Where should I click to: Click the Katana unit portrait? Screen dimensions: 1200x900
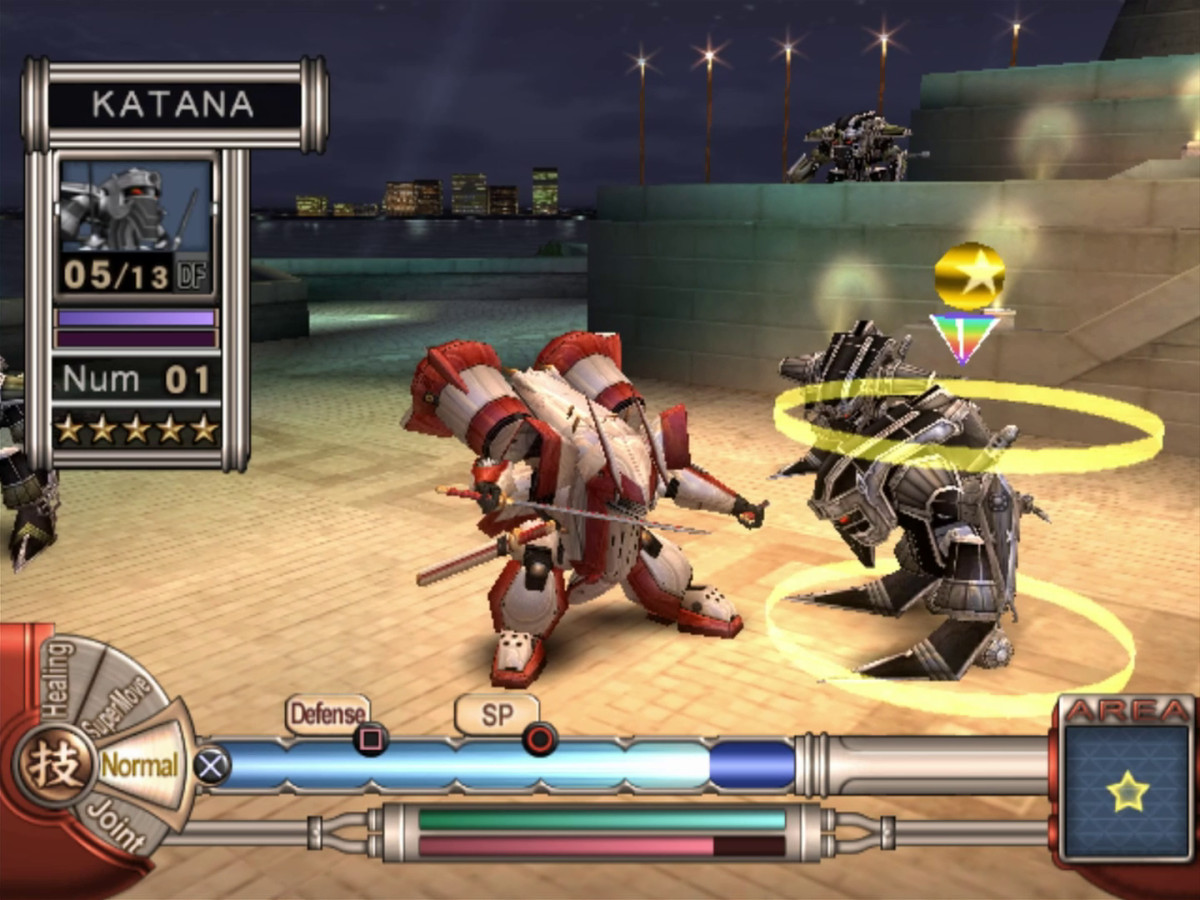tap(135, 206)
